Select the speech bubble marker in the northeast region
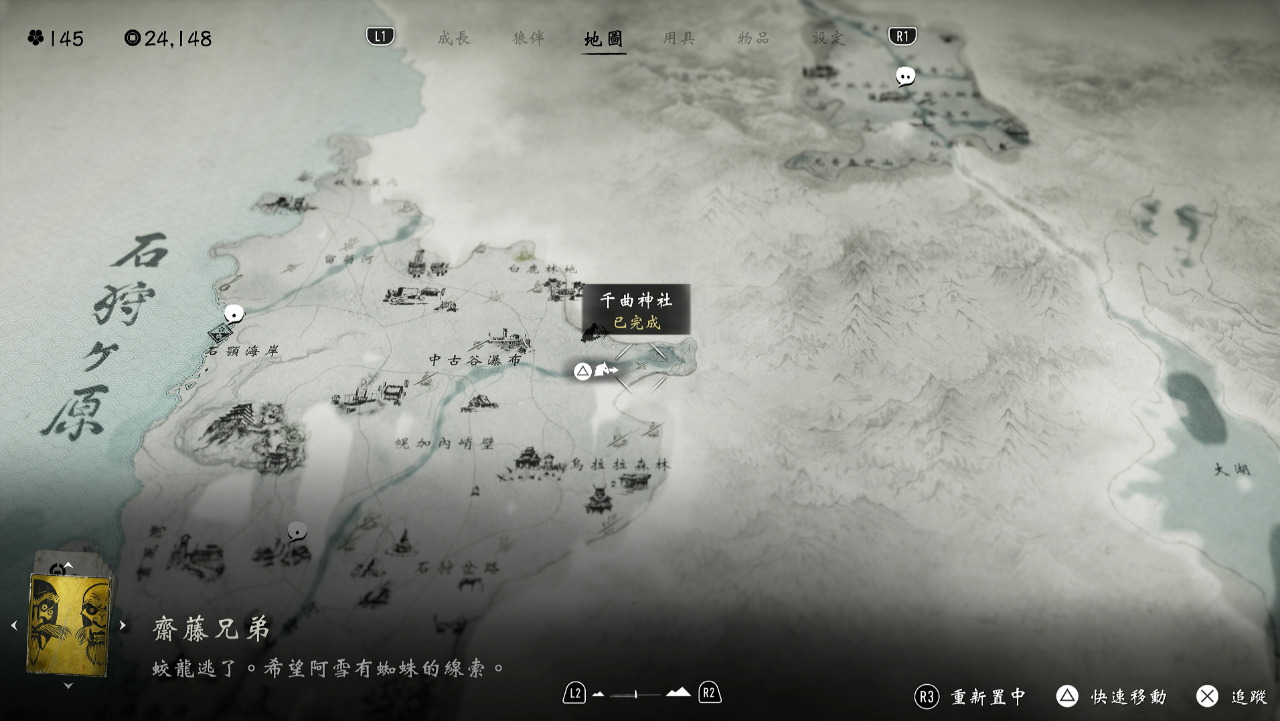1280x721 pixels. tap(905, 76)
